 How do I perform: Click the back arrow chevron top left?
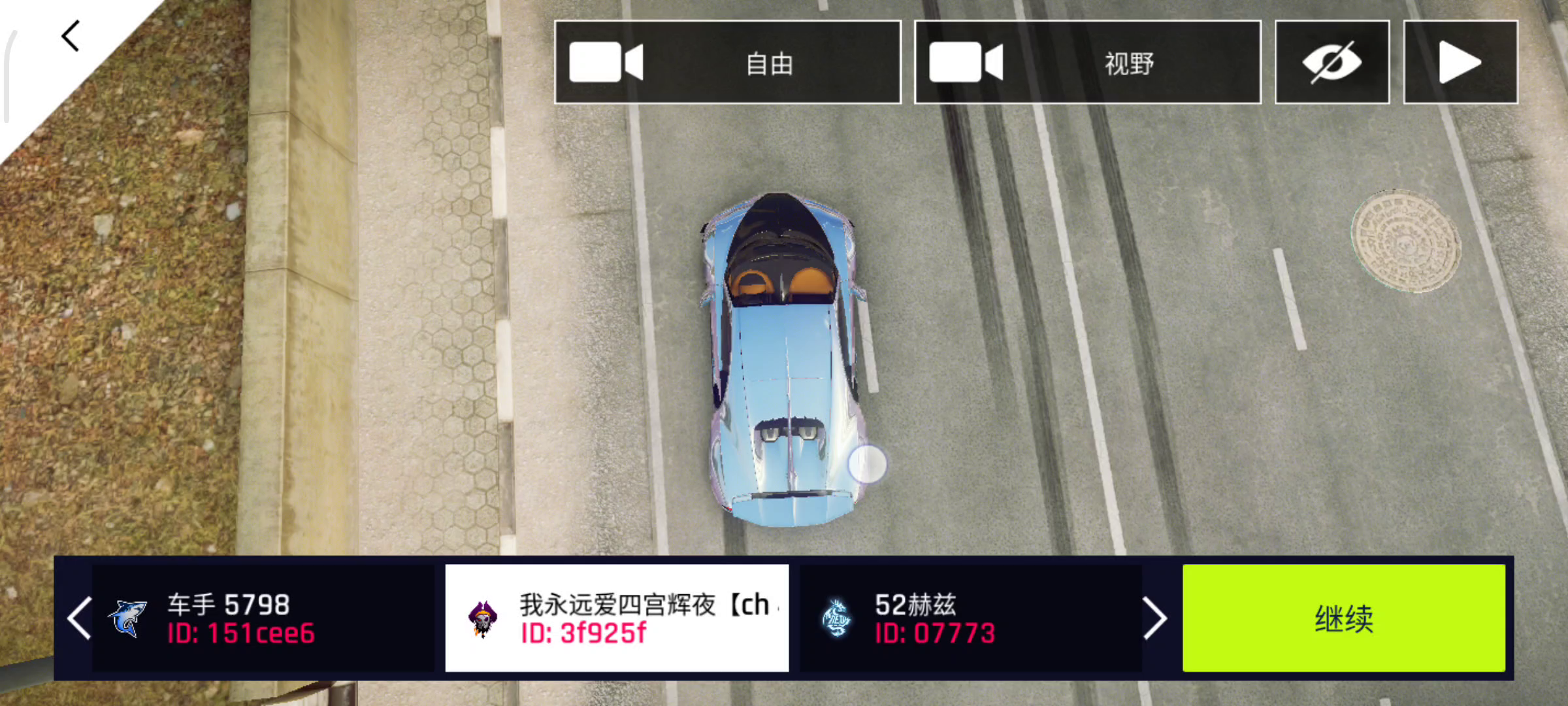(x=70, y=35)
